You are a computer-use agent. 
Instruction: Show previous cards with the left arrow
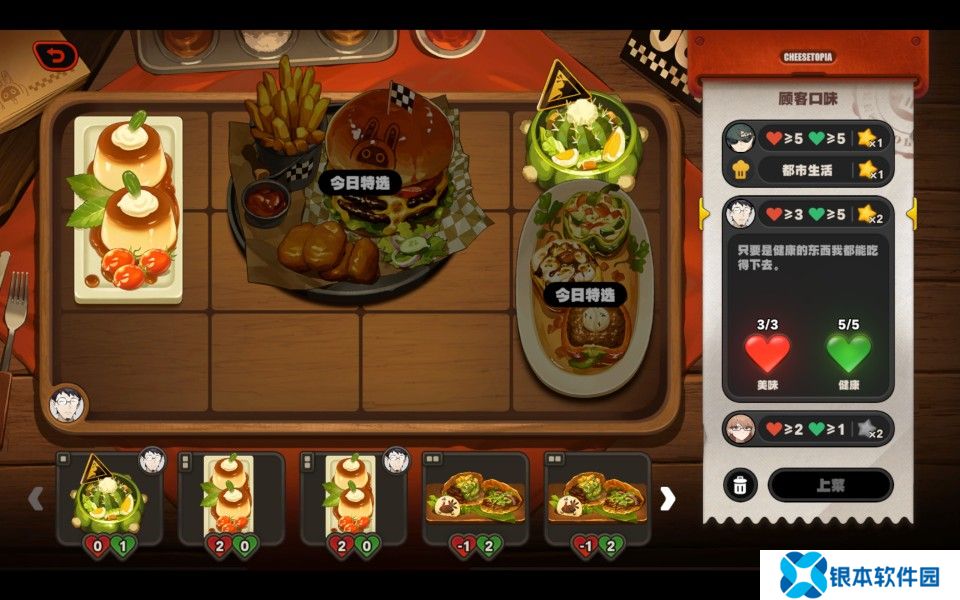[36, 498]
